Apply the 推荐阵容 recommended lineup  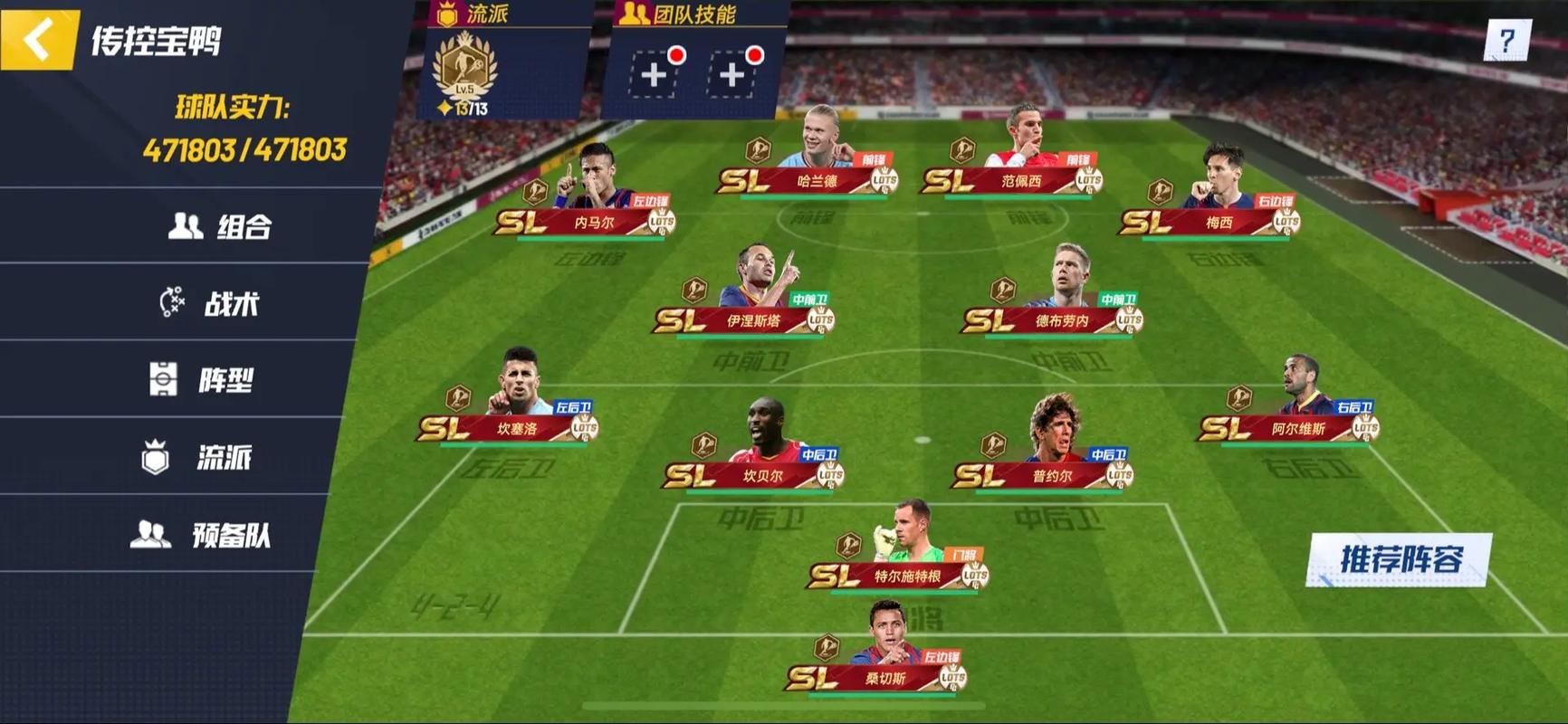click(1400, 559)
